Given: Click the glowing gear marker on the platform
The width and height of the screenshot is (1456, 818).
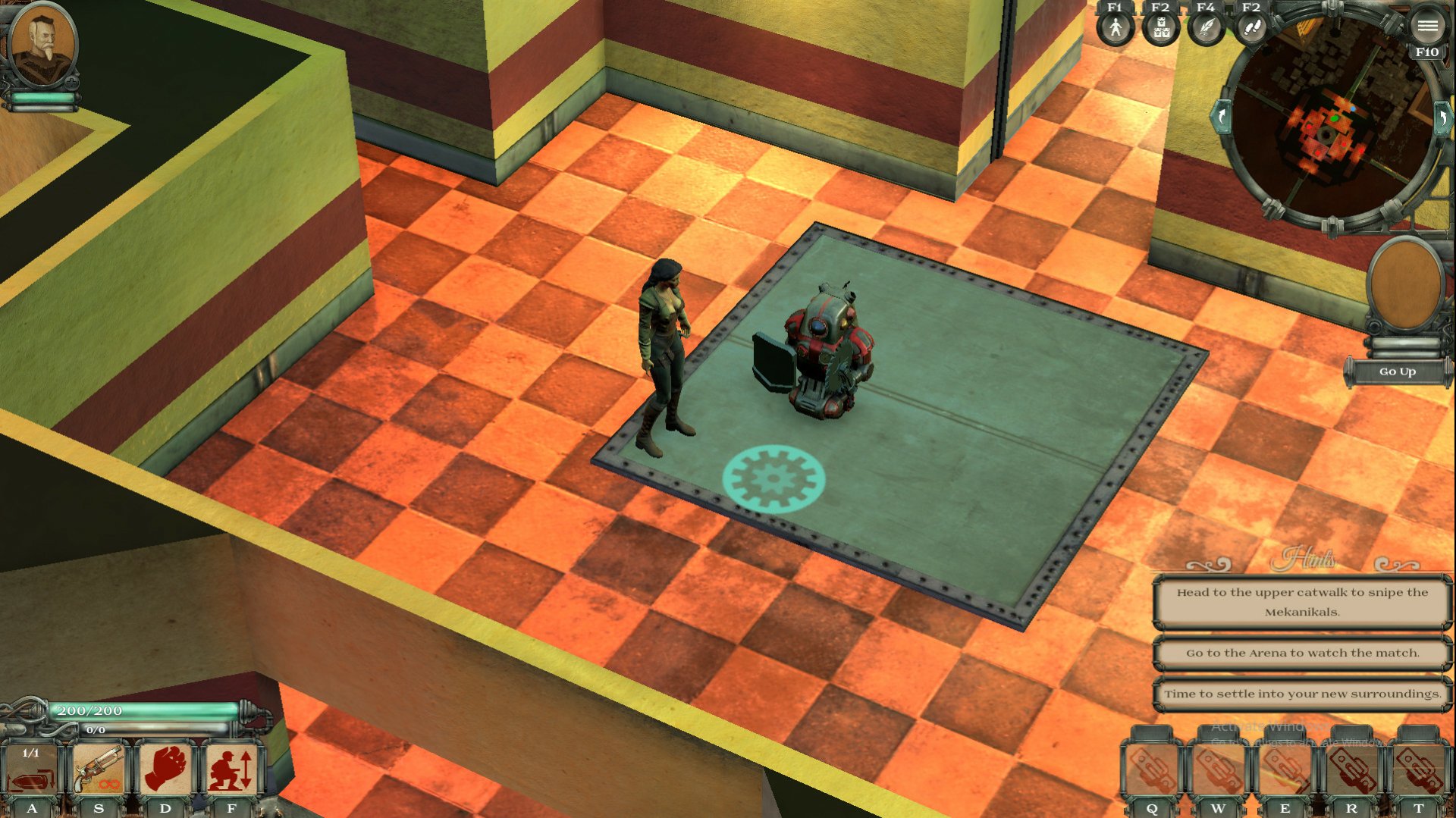Looking at the screenshot, I should pyautogui.click(x=775, y=478).
